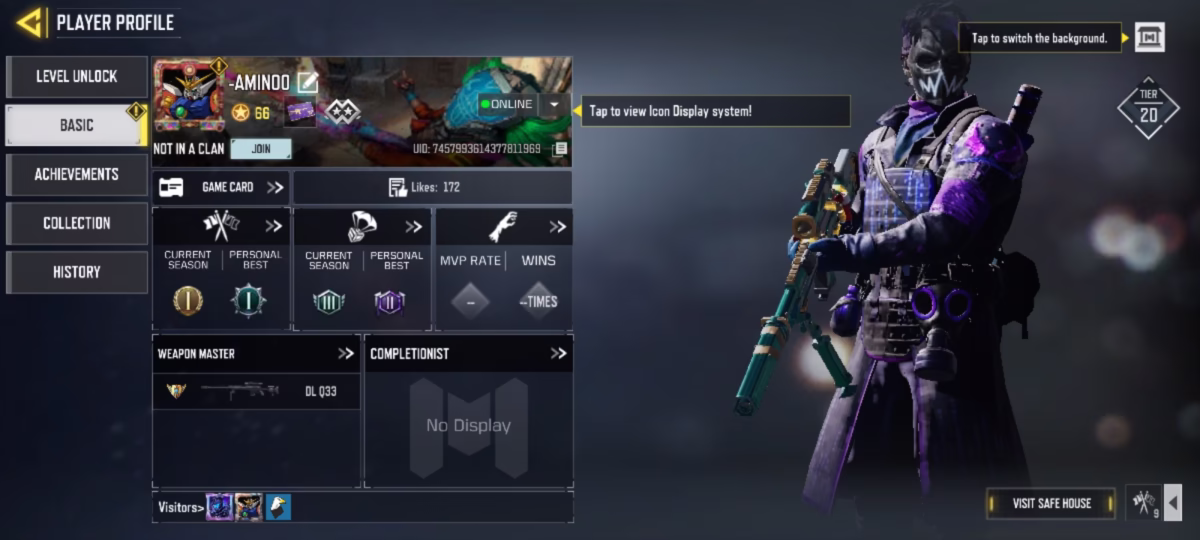1200x540 pixels.
Task: Open the Game Card
Action: tap(221, 187)
